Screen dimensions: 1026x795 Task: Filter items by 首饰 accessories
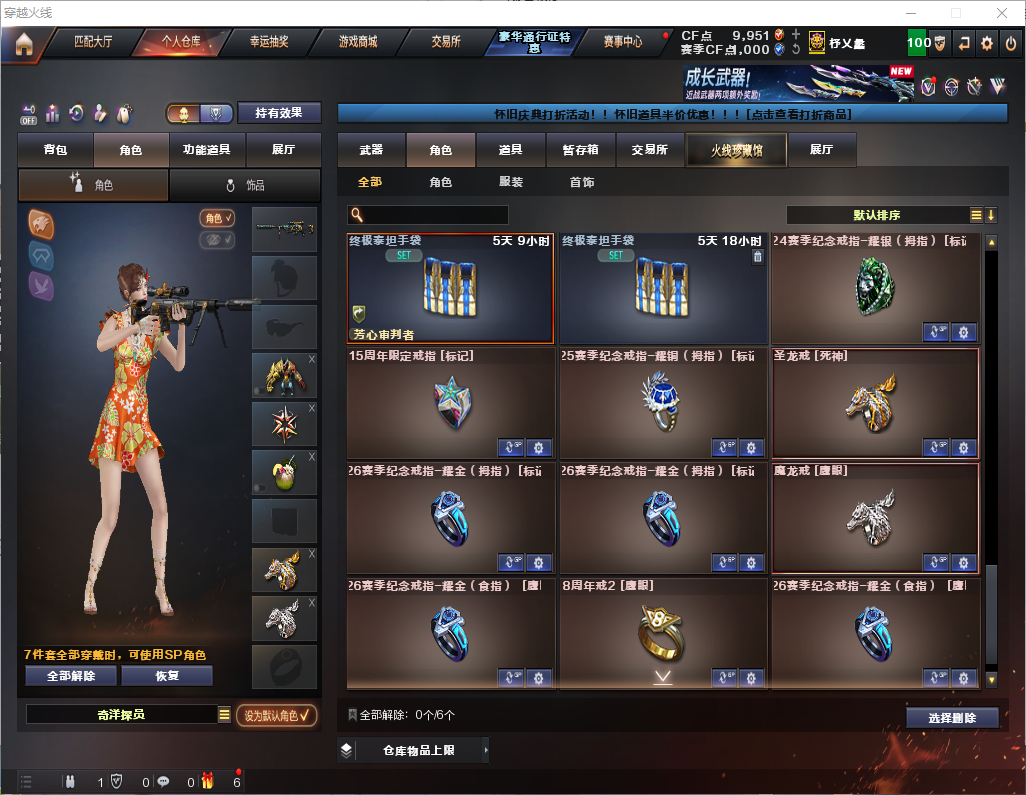click(582, 183)
